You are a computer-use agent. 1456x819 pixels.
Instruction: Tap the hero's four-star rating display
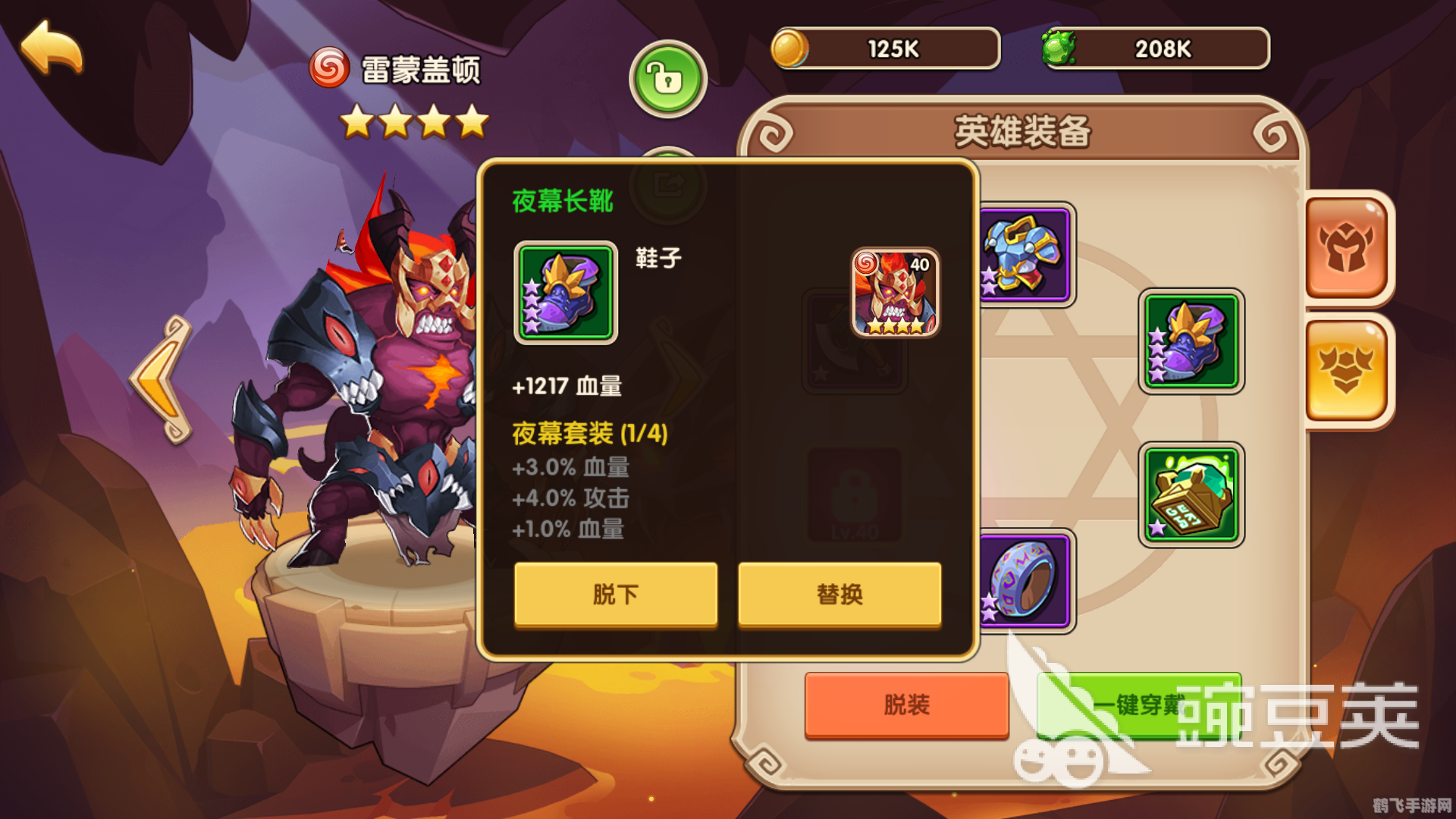(414, 121)
